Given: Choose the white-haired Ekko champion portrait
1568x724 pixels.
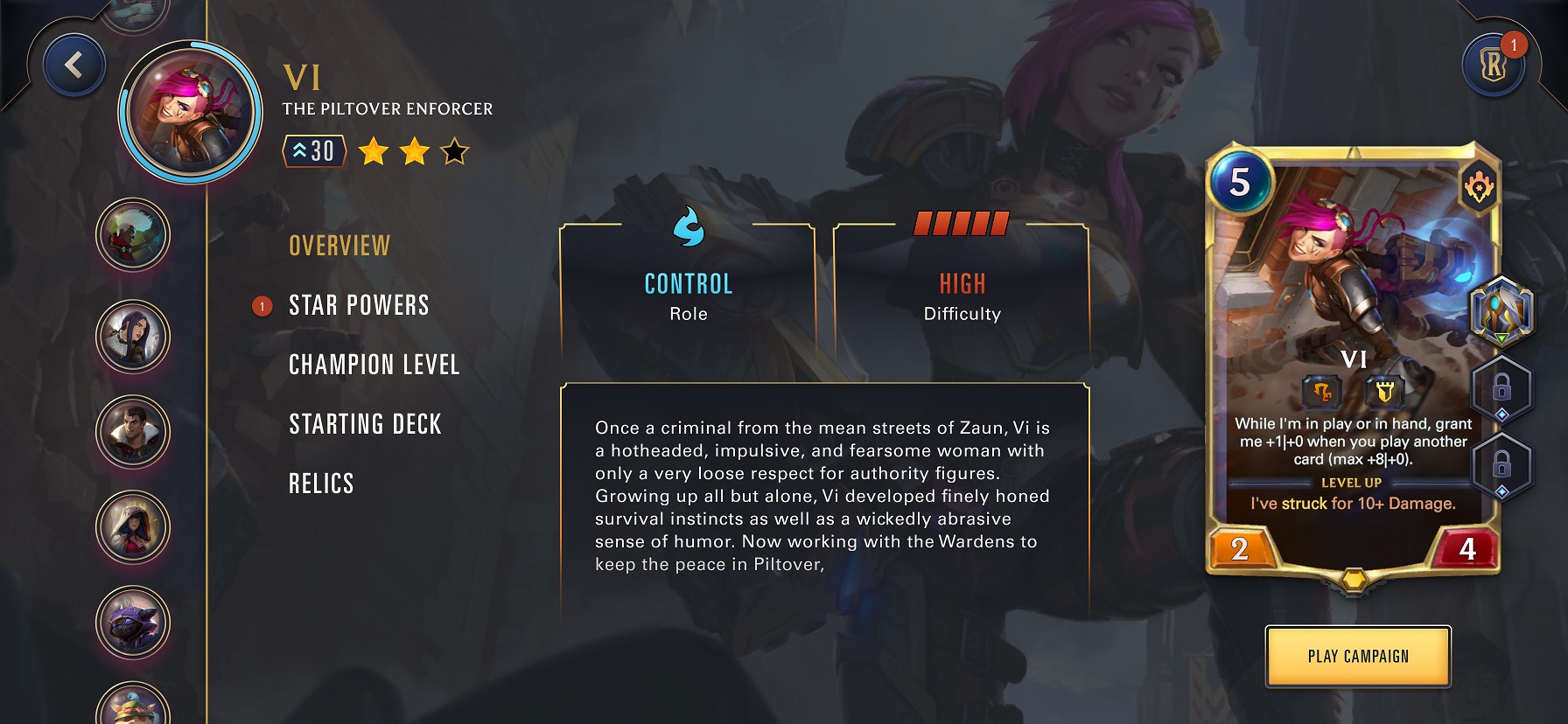Looking at the screenshot, I should 133,234.
